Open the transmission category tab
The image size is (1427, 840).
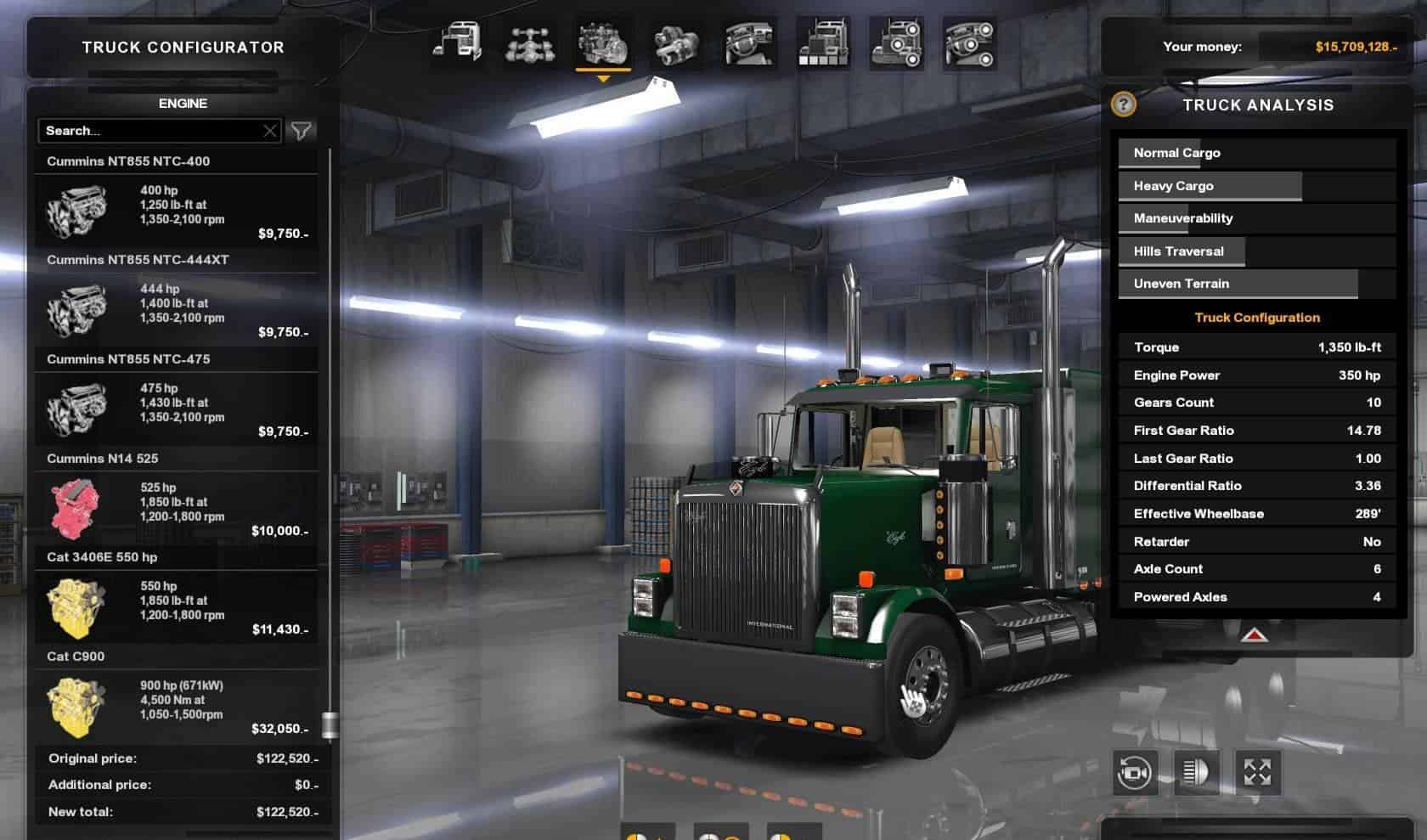(676, 43)
